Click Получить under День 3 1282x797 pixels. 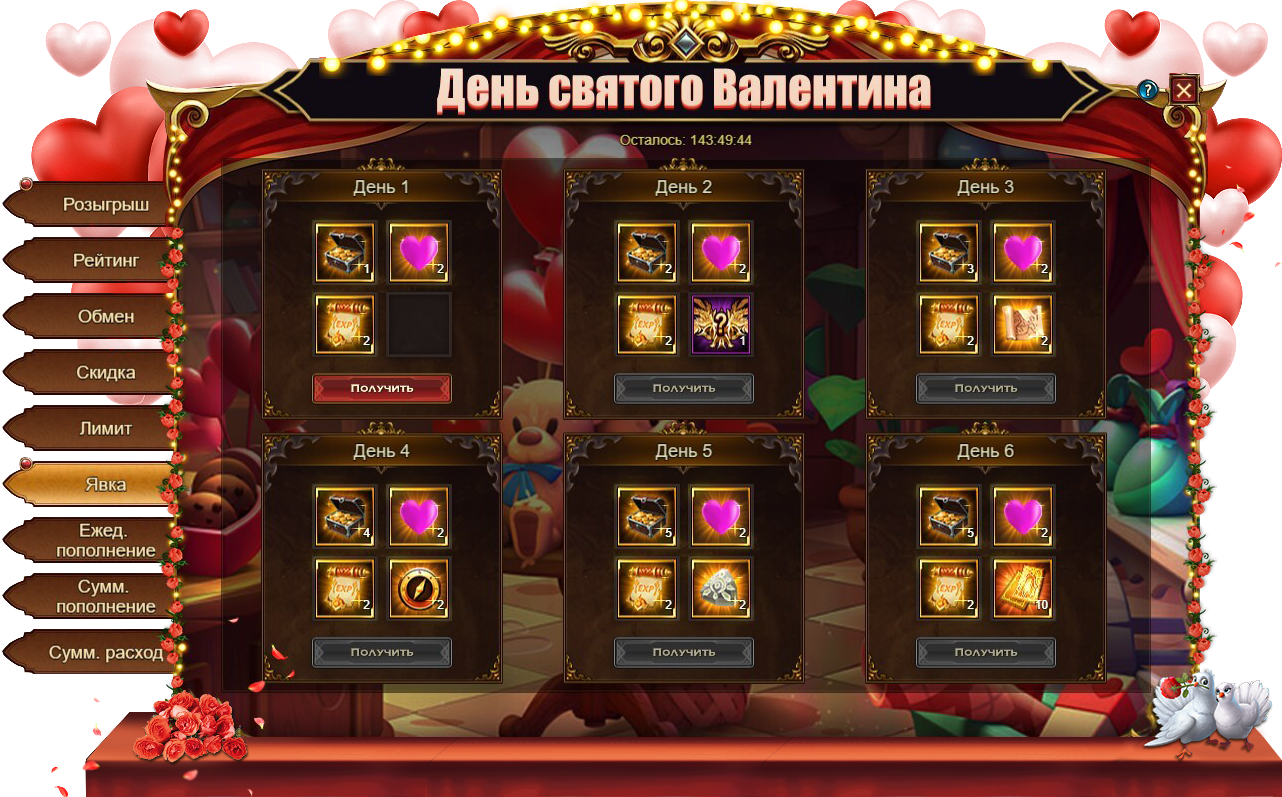[986, 388]
